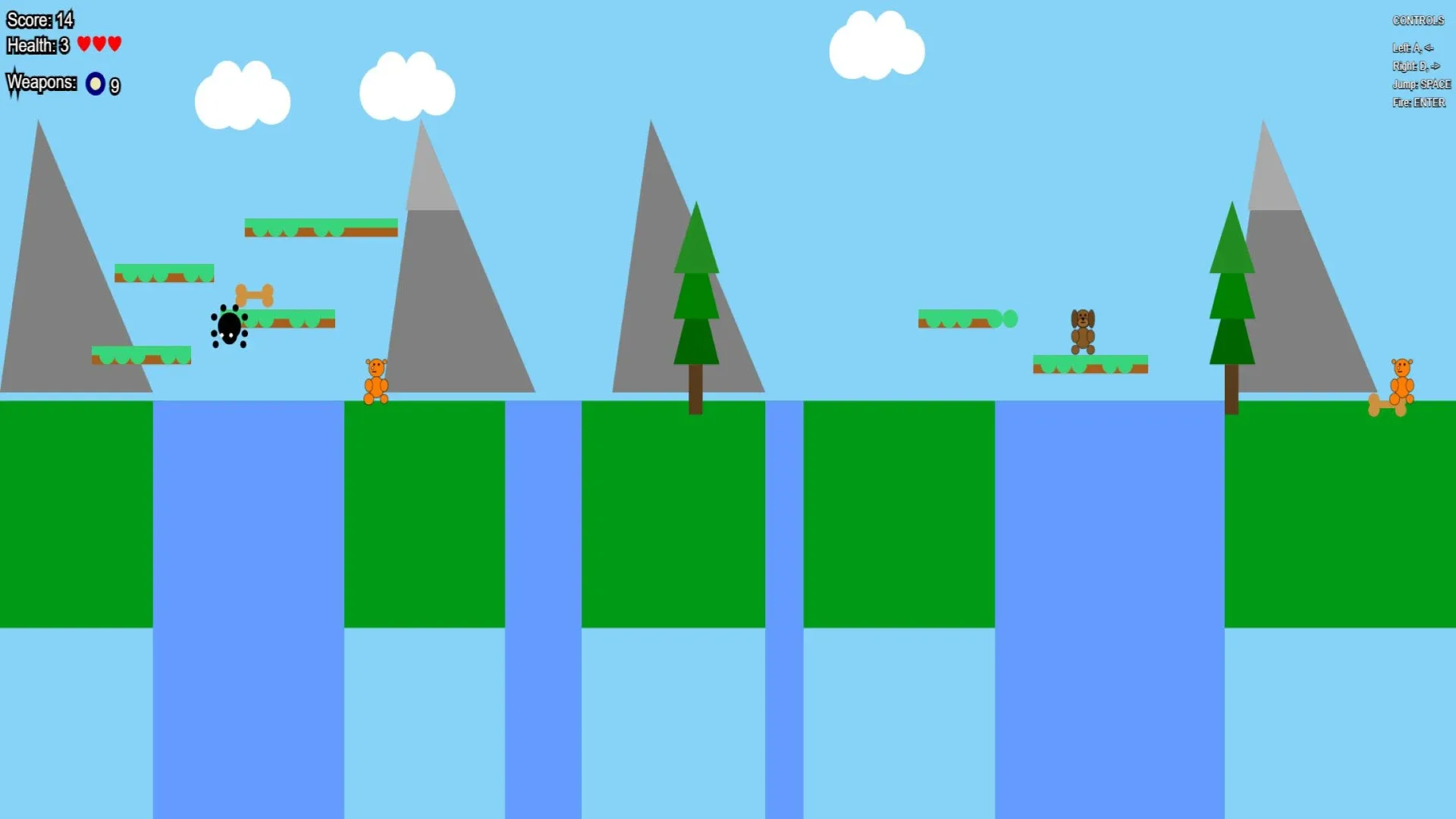Image resolution: width=1456 pixels, height=819 pixels.
Task: Click the right arrow symbol after Right: D
Action: (1435, 66)
